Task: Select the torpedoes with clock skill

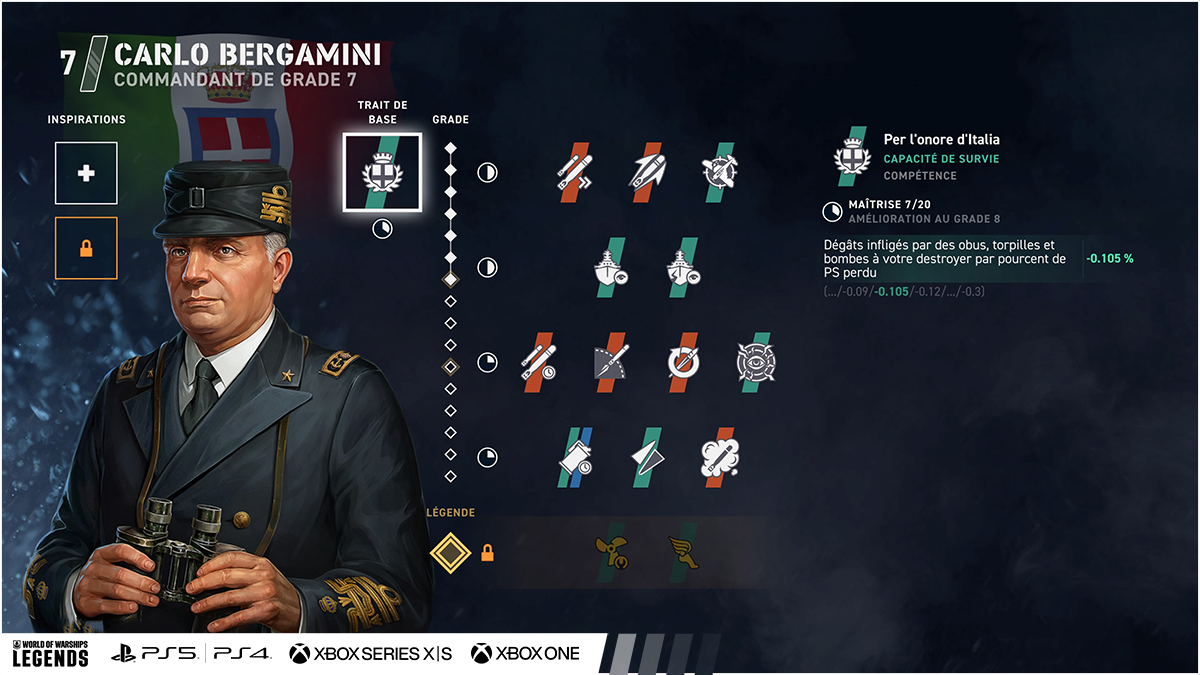Action: point(539,362)
